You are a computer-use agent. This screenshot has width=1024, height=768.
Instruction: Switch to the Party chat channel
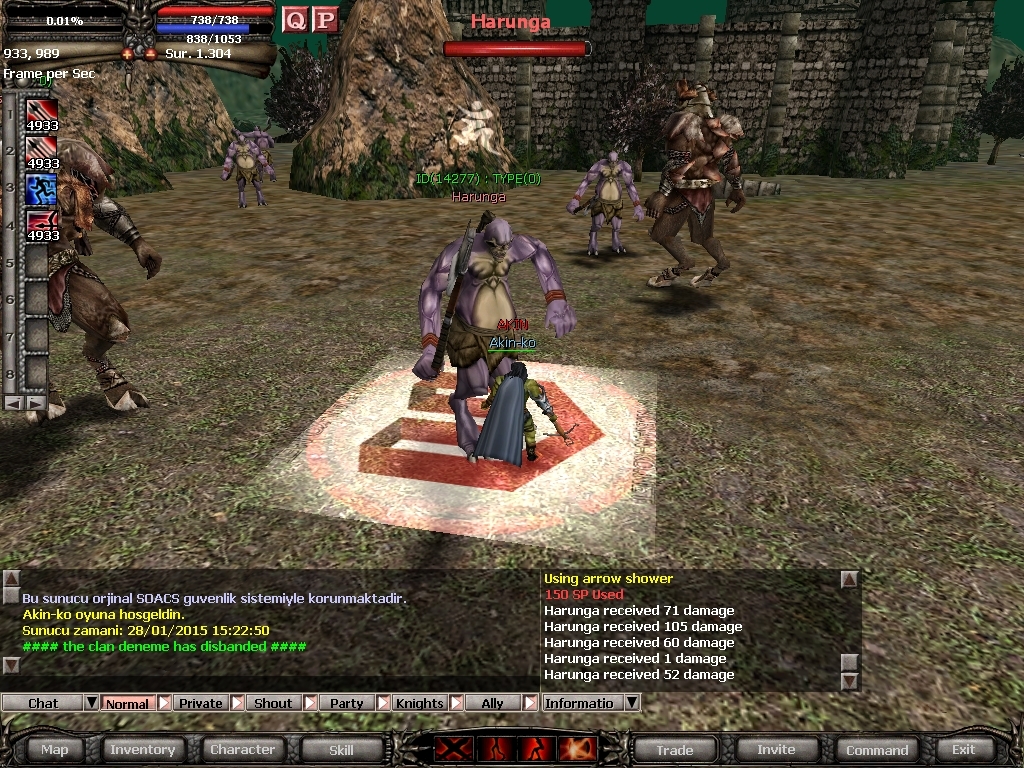pyautogui.click(x=346, y=703)
